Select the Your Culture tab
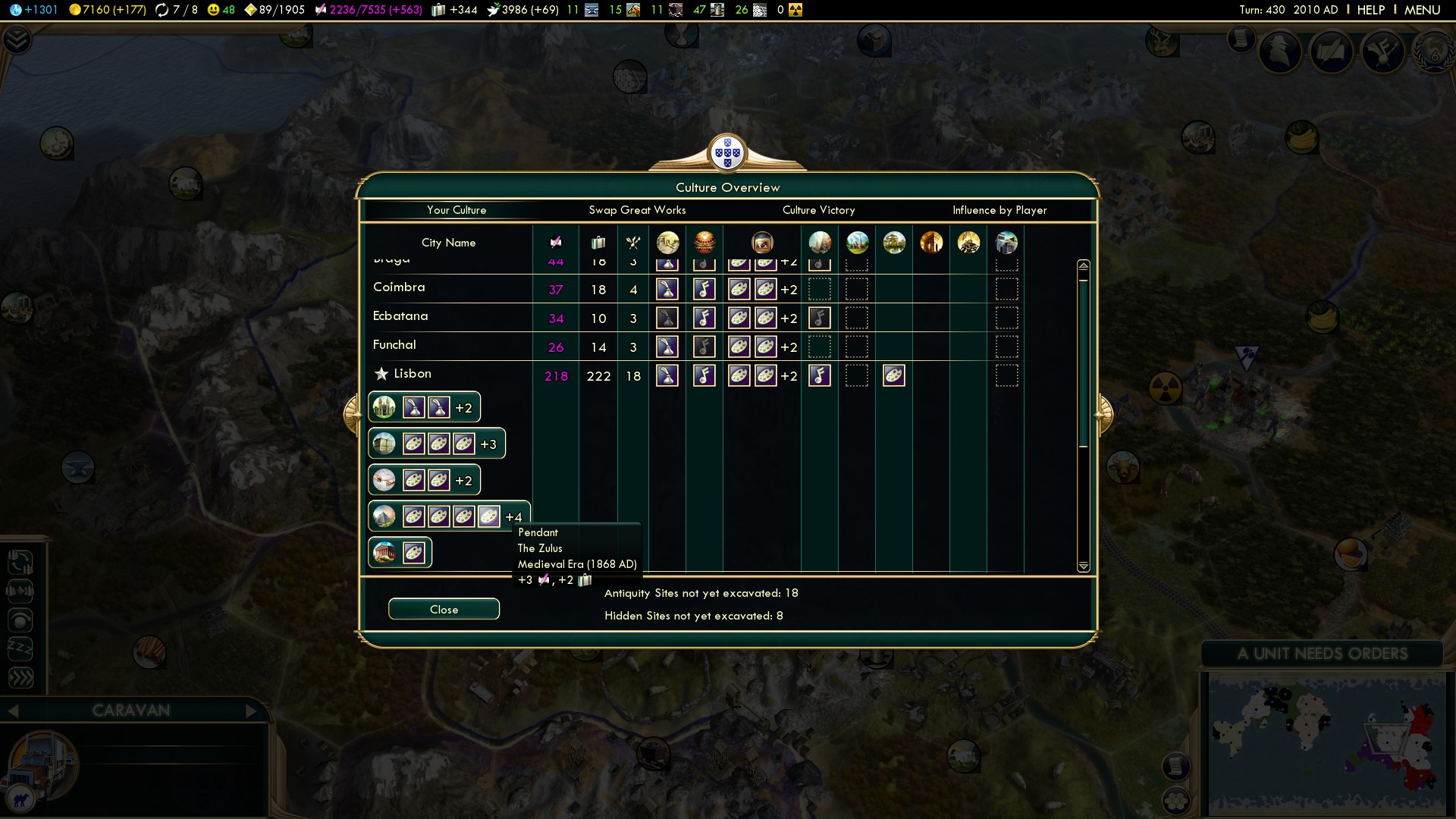Screen dimensions: 1456x819 pyautogui.click(x=456, y=210)
